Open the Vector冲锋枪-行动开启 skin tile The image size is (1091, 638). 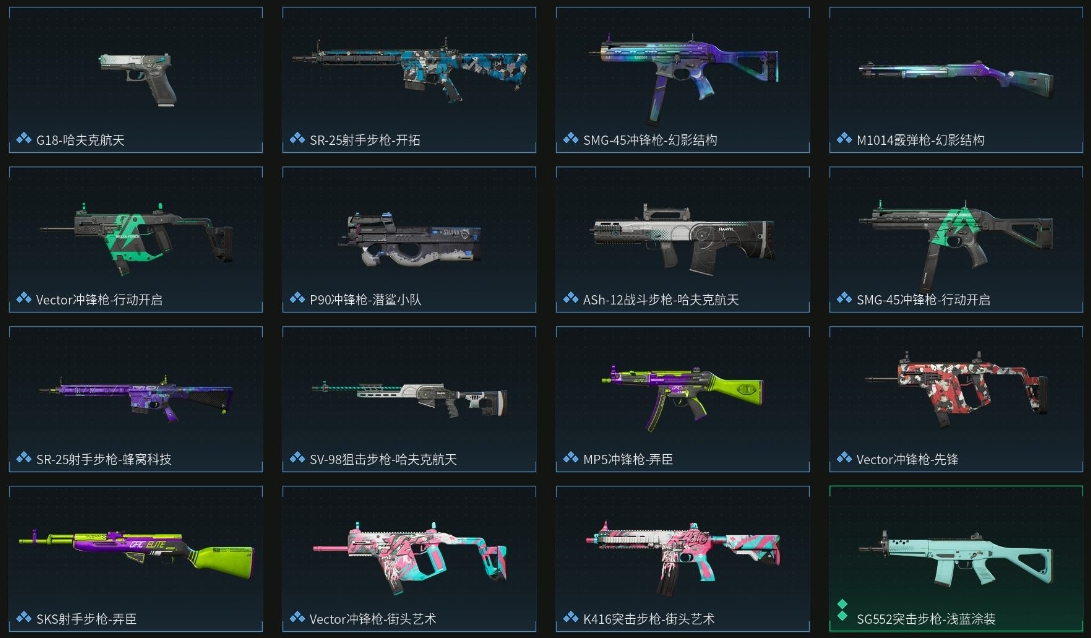pyautogui.click(x=136, y=239)
